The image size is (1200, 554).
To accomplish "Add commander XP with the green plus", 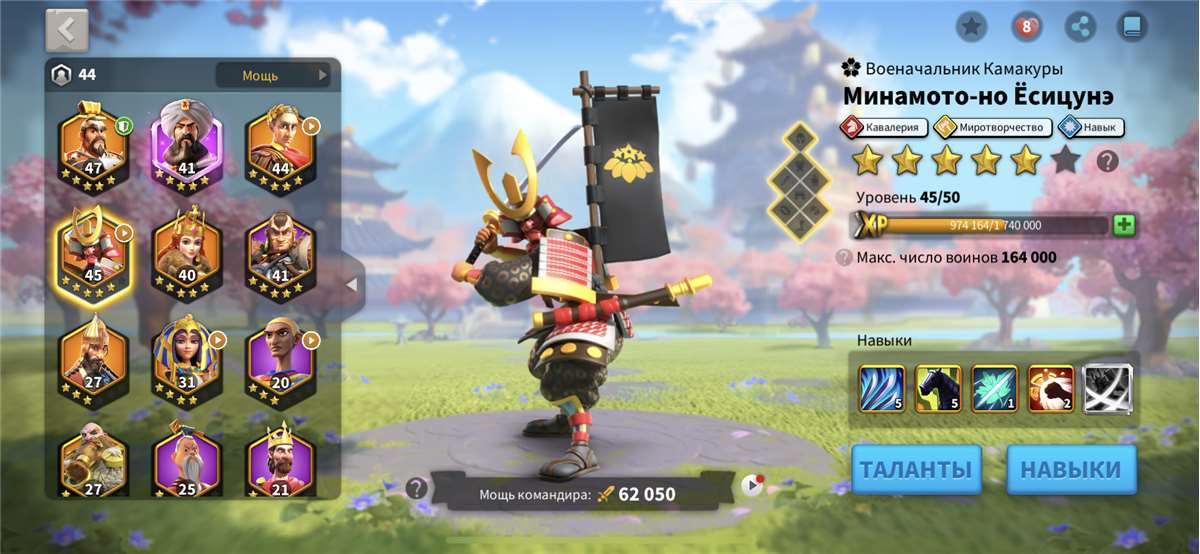I will [1124, 225].
